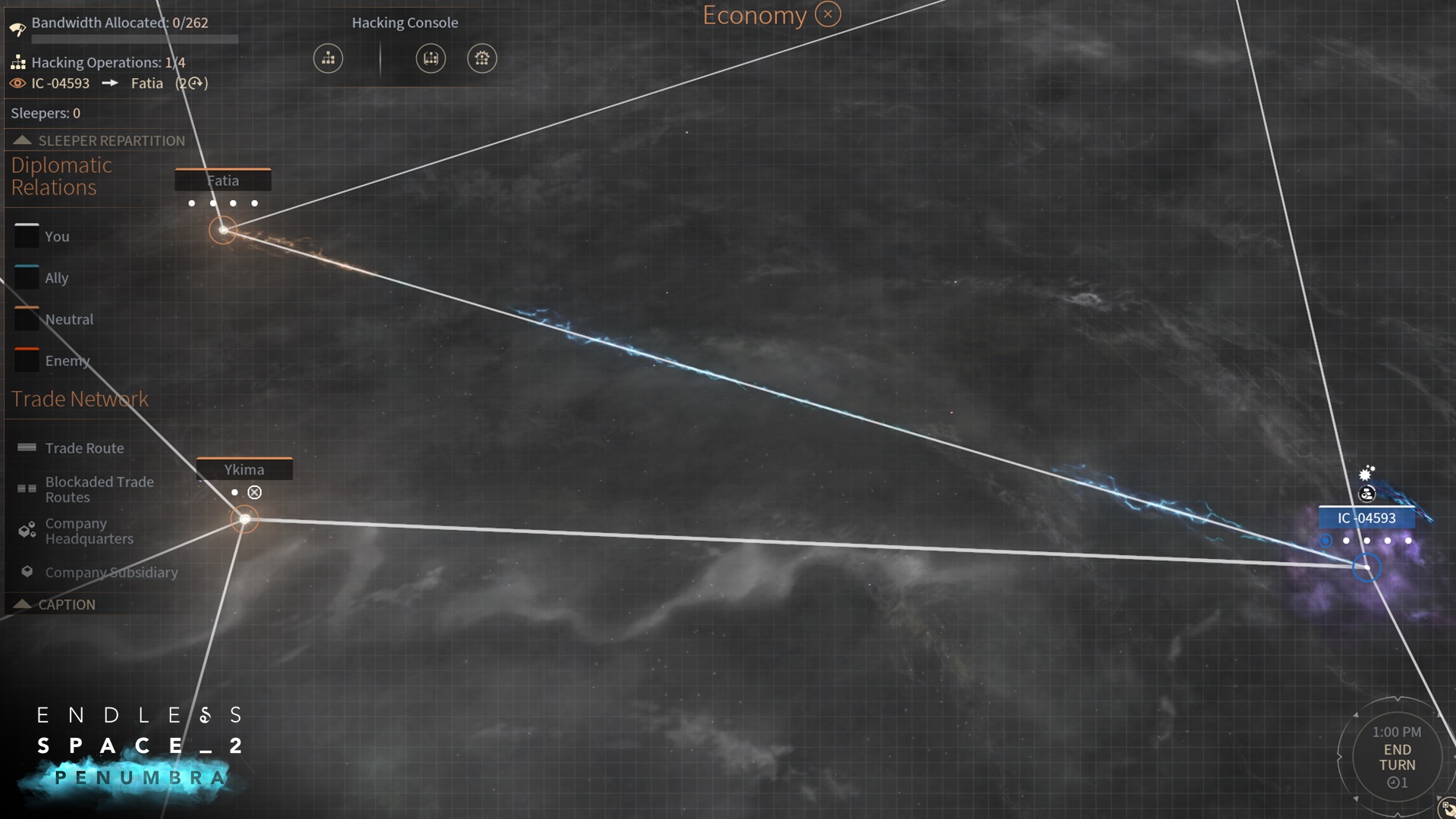Viewport: 1456px width, 819px height.
Task: Close the Economy view
Action: tap(827, 14)
